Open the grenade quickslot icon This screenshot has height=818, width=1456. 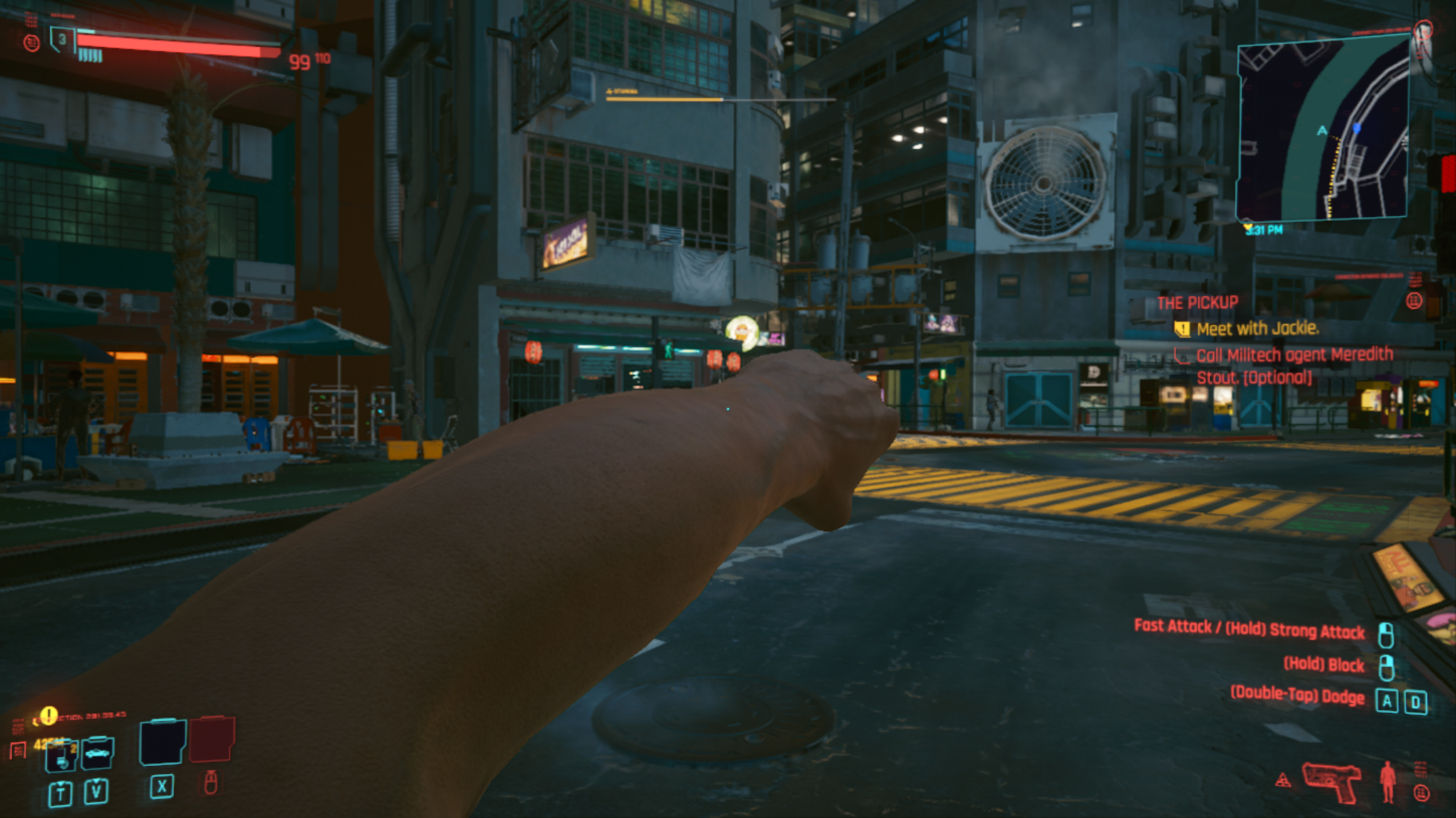pyautogui.click(x=62, y=755)
